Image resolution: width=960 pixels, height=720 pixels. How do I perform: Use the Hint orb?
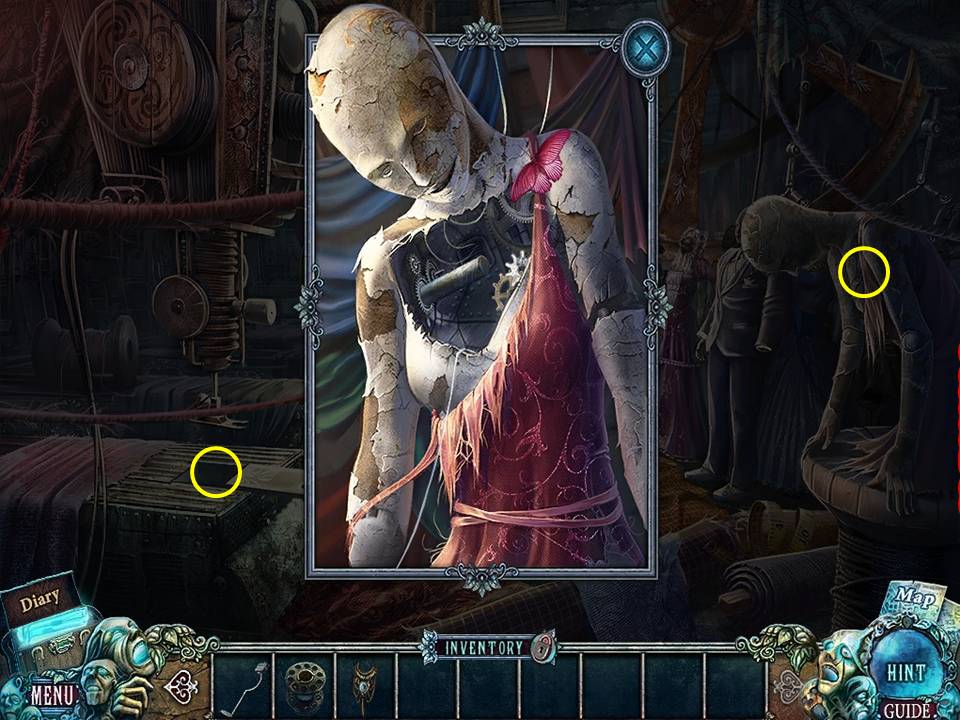(905, 671)
